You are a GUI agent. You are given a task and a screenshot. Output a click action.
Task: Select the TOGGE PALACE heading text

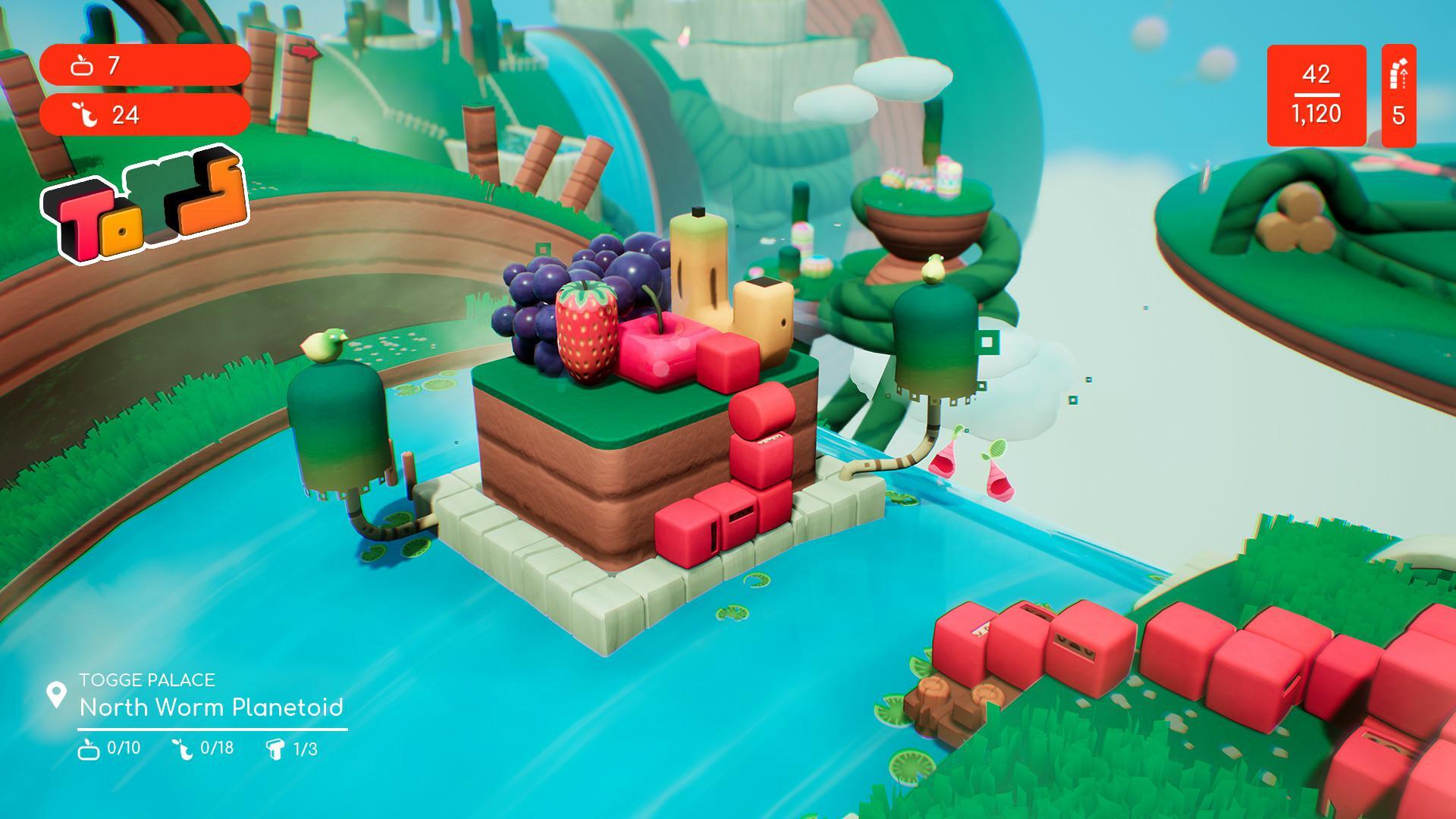[149, 681]
